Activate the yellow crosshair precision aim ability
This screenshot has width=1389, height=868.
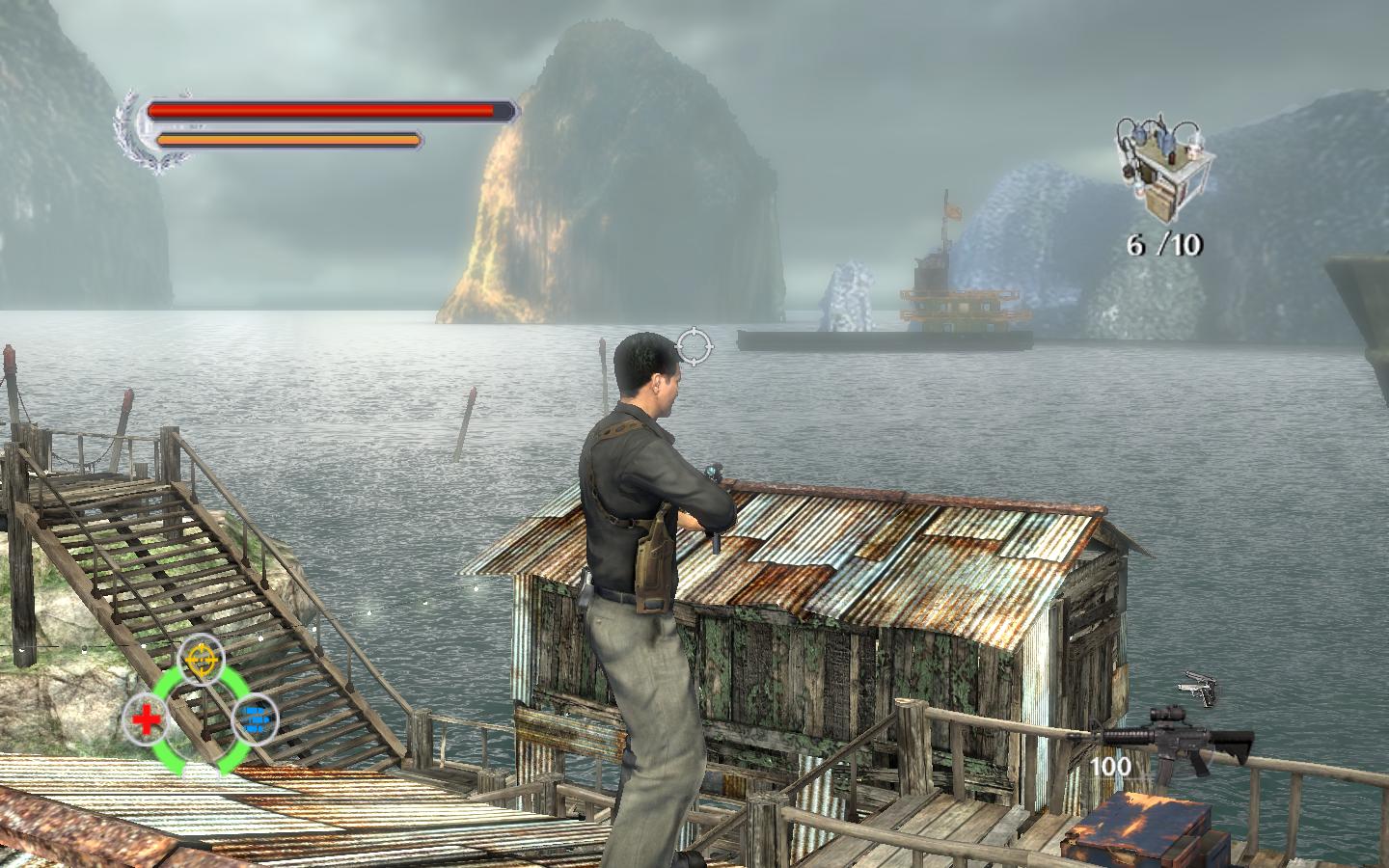point(201,659)
